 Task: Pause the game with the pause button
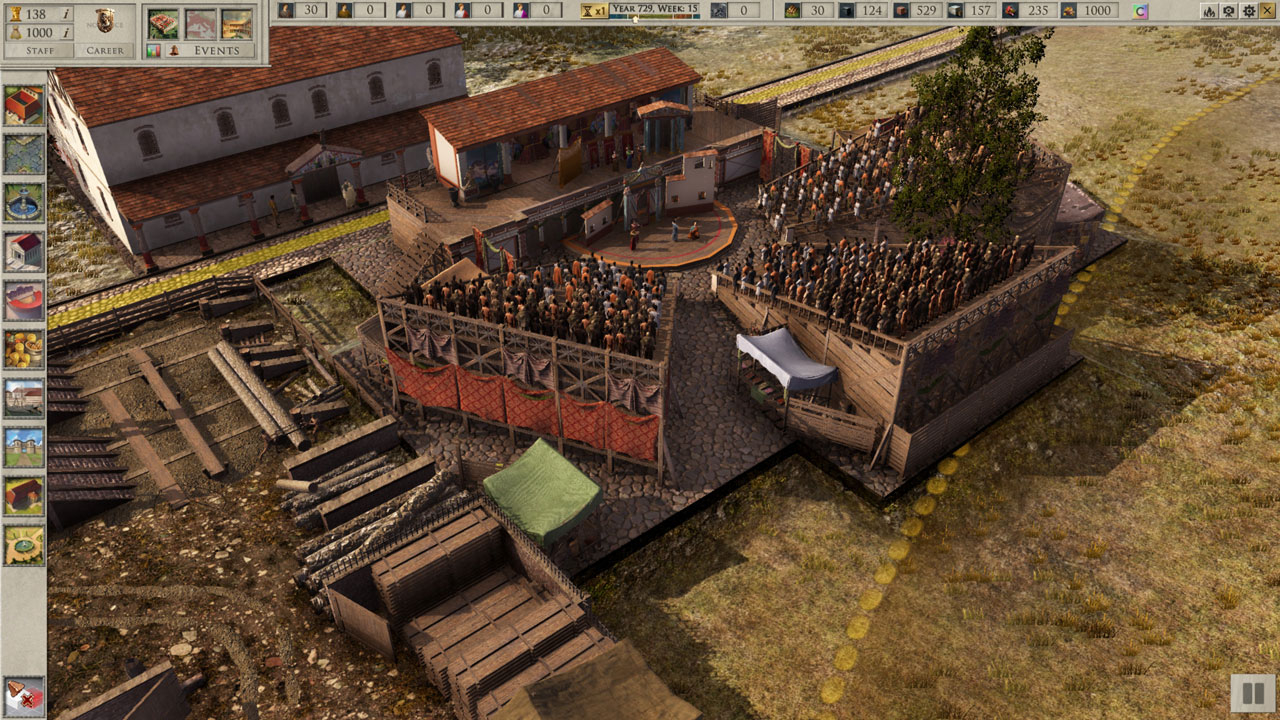1250,692
